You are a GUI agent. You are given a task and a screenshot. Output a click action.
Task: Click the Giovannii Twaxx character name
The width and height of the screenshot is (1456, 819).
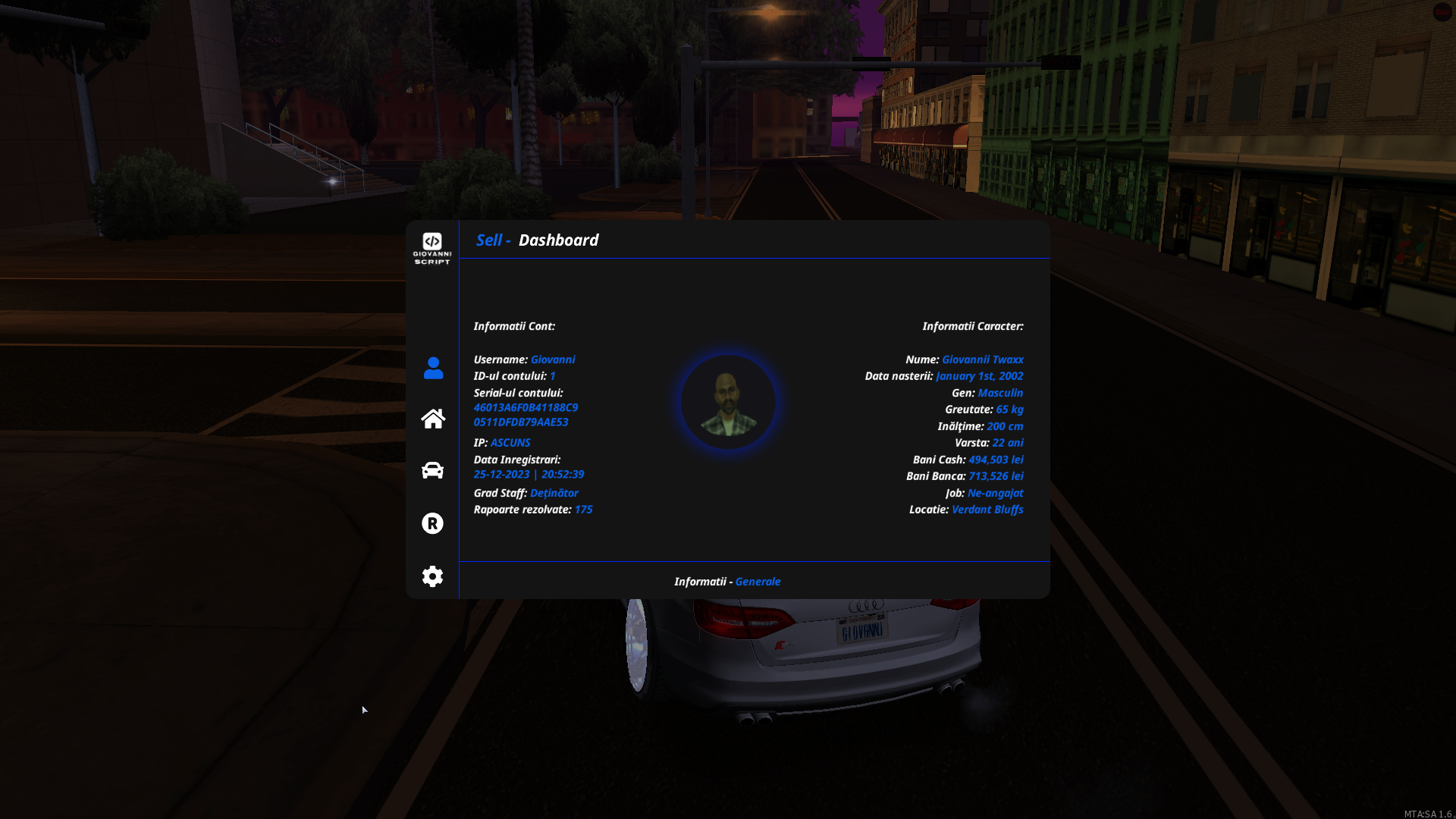(982, 359)
